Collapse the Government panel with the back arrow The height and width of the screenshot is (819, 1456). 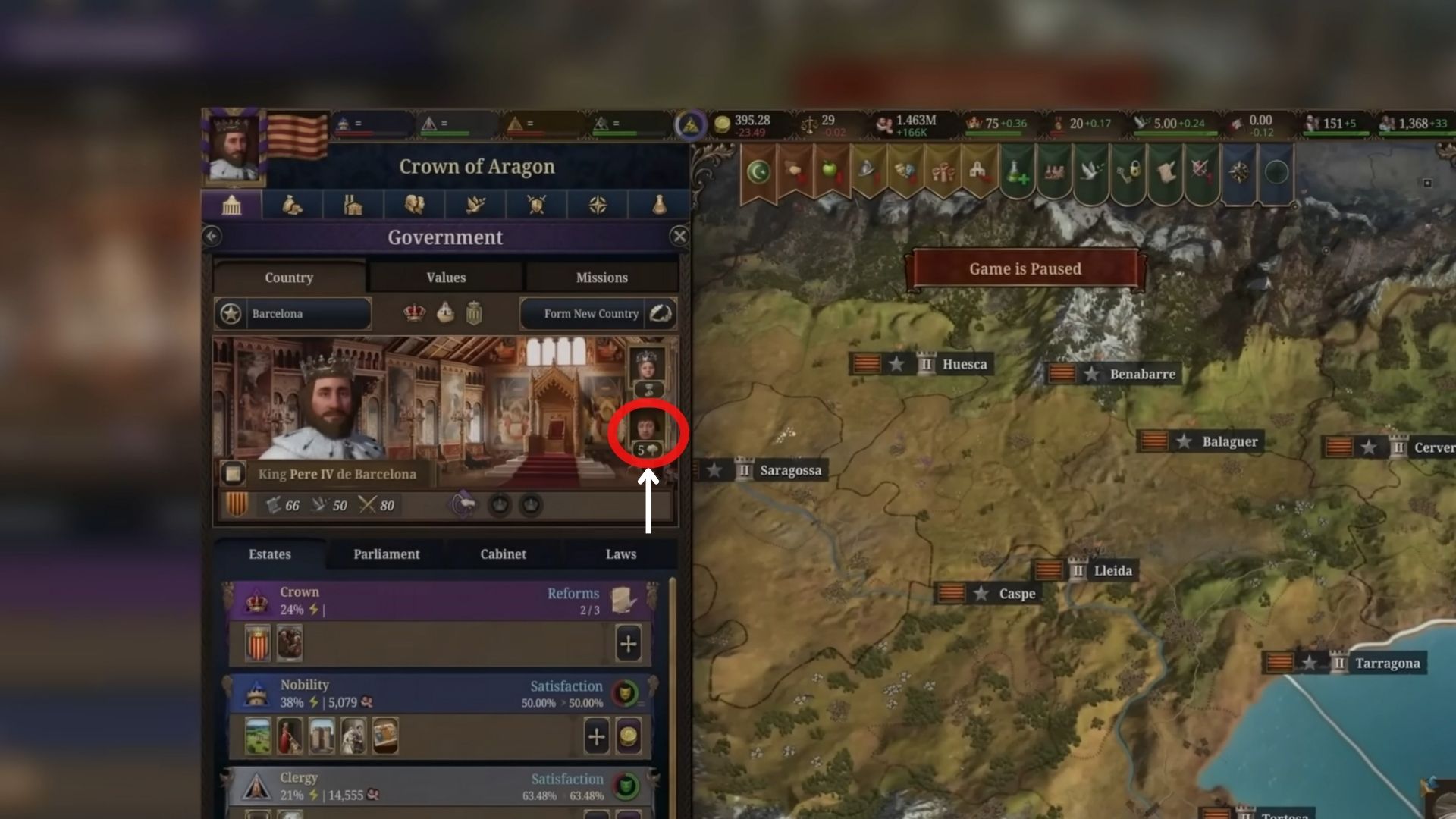tap(211, 237)
